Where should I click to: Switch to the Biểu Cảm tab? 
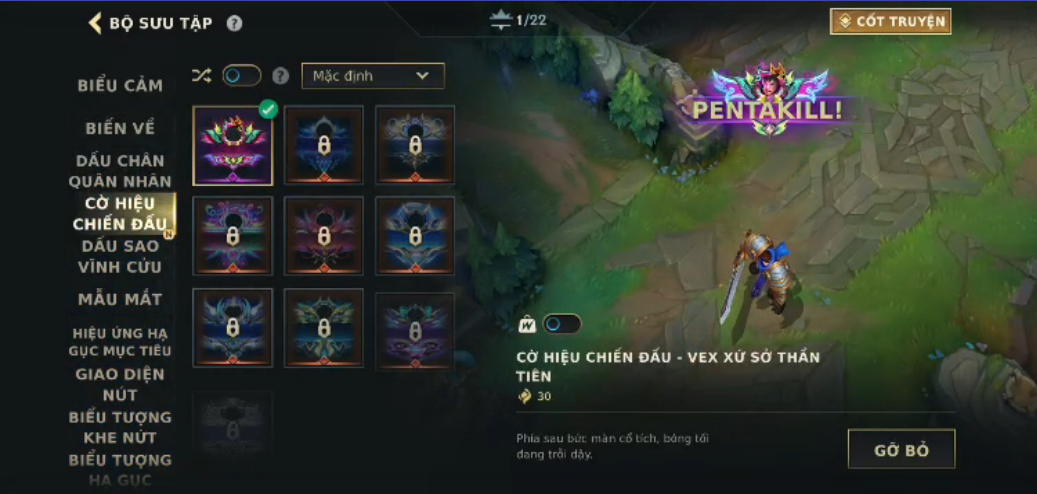coord(120,86)
